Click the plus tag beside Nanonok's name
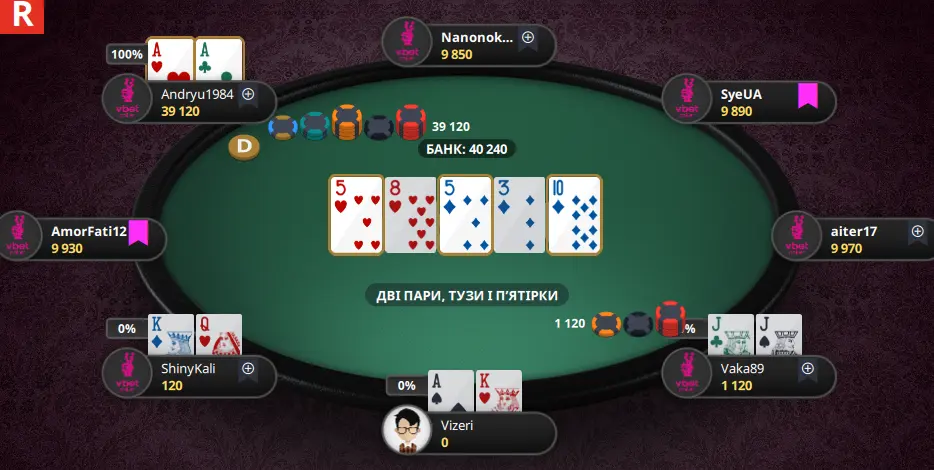 click(x=528, y=38)
